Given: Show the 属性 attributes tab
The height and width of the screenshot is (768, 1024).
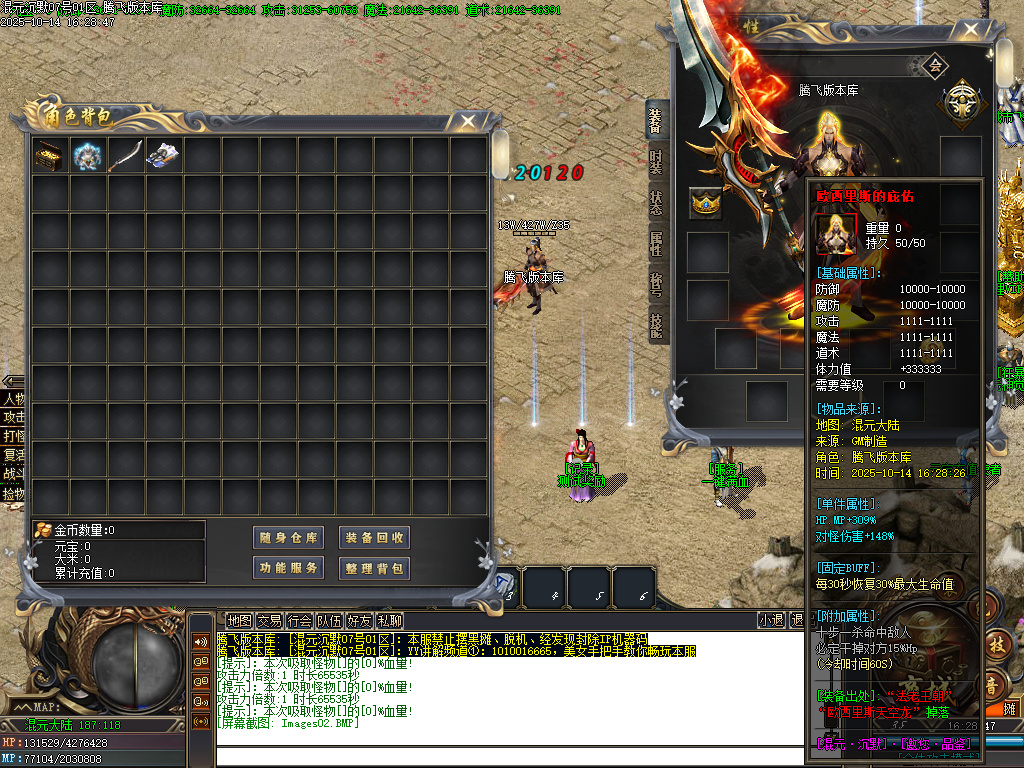Looking at the screenshot, I should (656, 243).
